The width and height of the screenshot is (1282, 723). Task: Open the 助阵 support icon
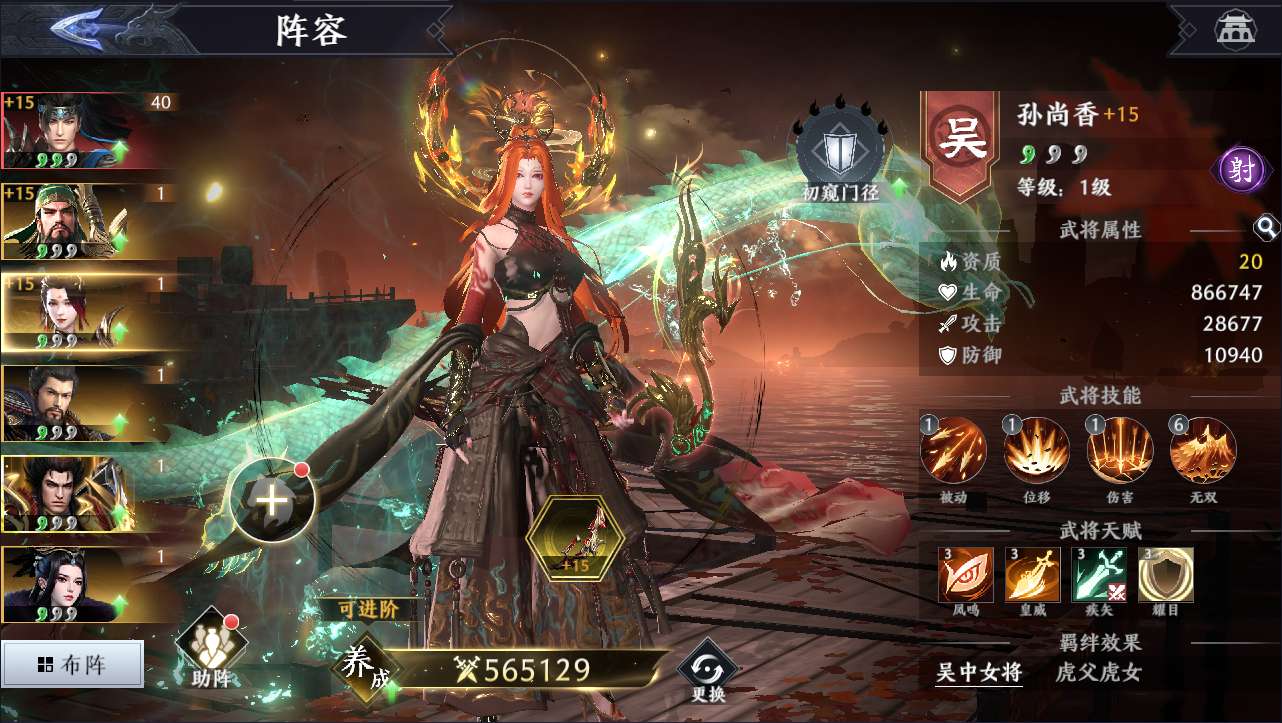(x=211, y=652)
